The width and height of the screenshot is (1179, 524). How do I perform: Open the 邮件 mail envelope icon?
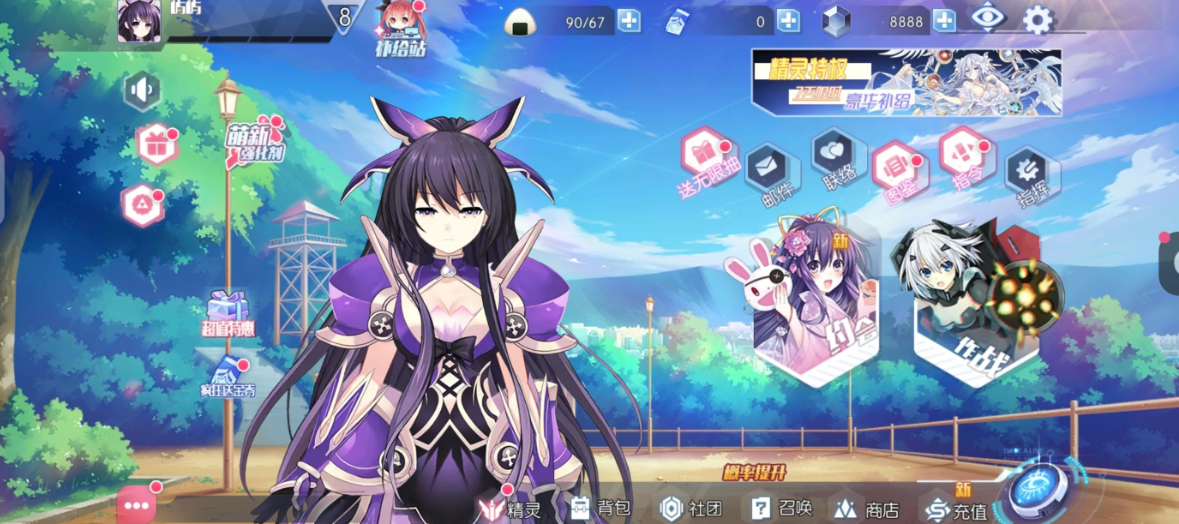click(765, 162)
